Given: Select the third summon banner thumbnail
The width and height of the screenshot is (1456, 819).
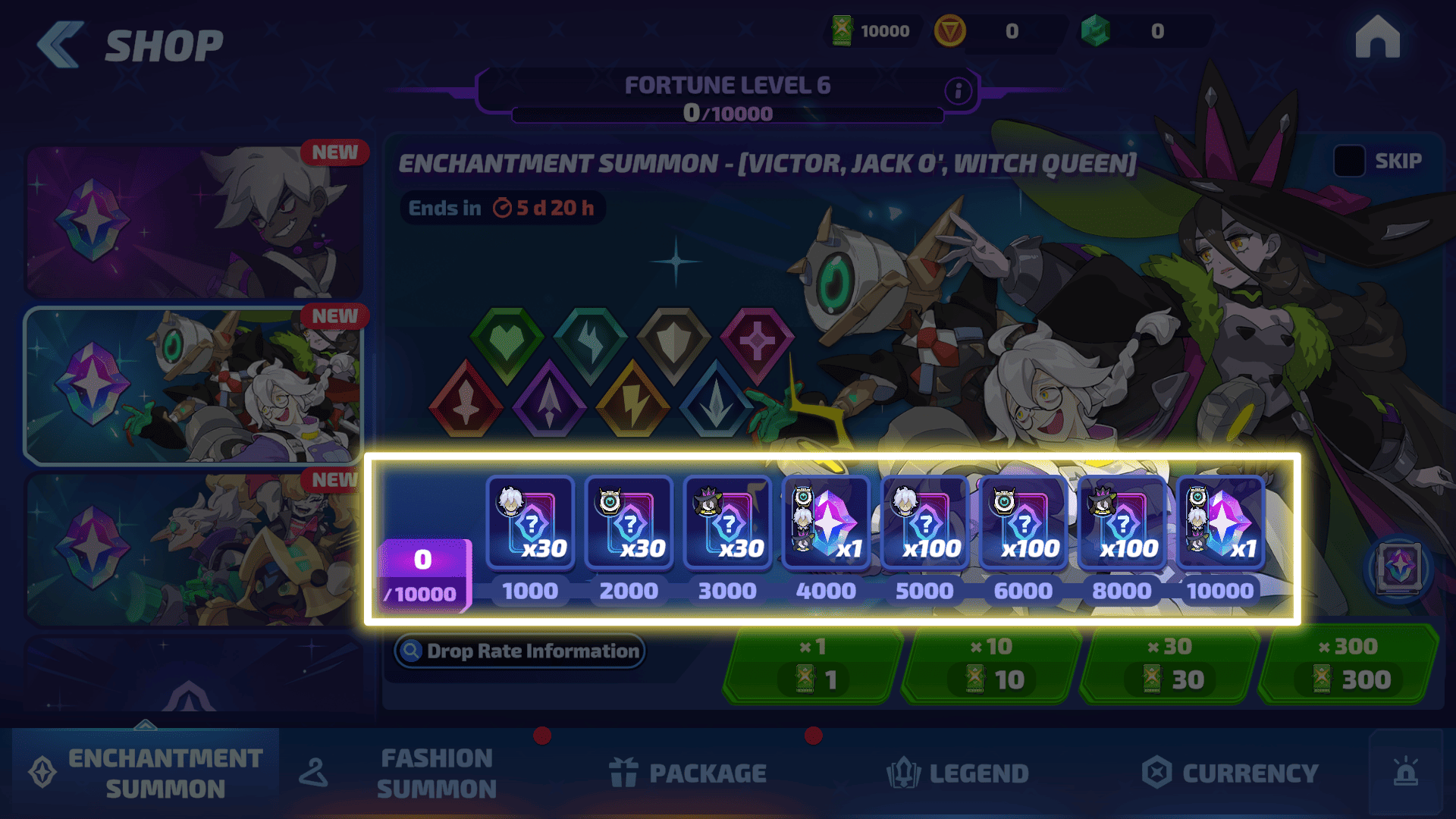Looking at the screenshot, I should (193, 550).
